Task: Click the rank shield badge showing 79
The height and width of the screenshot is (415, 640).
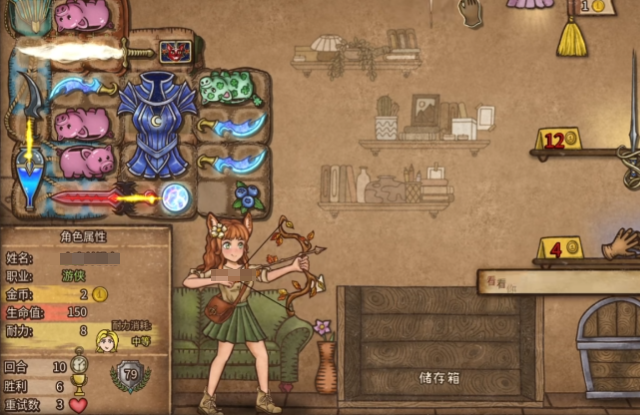Action: [130, 375]
